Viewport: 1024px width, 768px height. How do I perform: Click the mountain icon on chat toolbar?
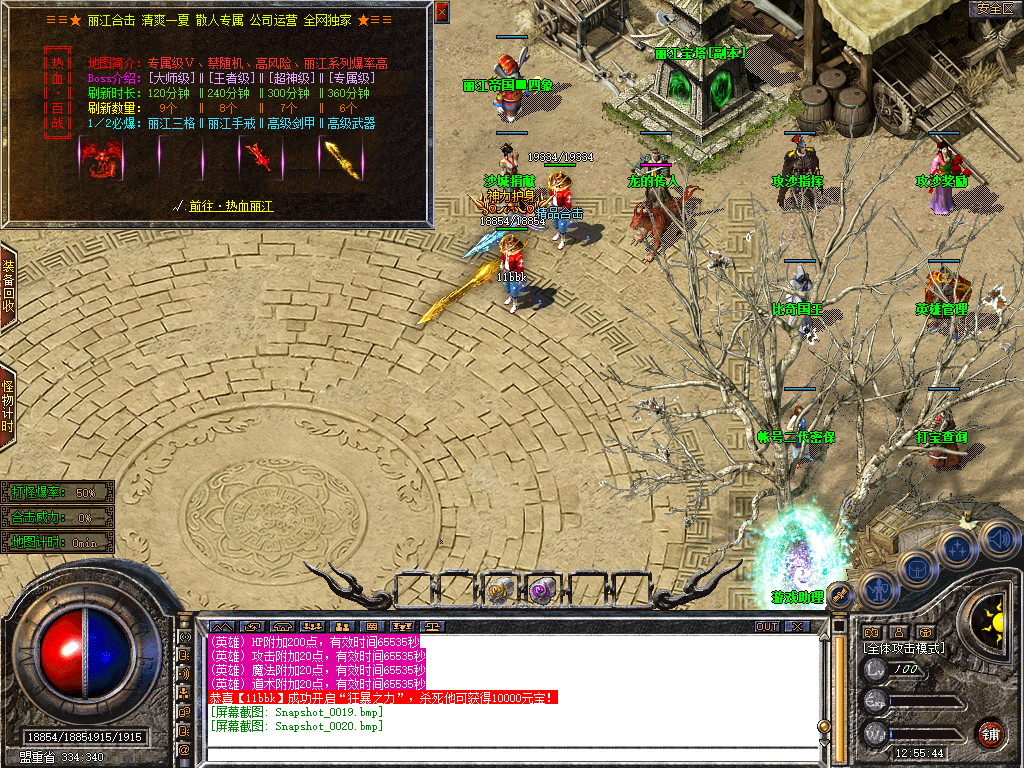tap(219, 627)
